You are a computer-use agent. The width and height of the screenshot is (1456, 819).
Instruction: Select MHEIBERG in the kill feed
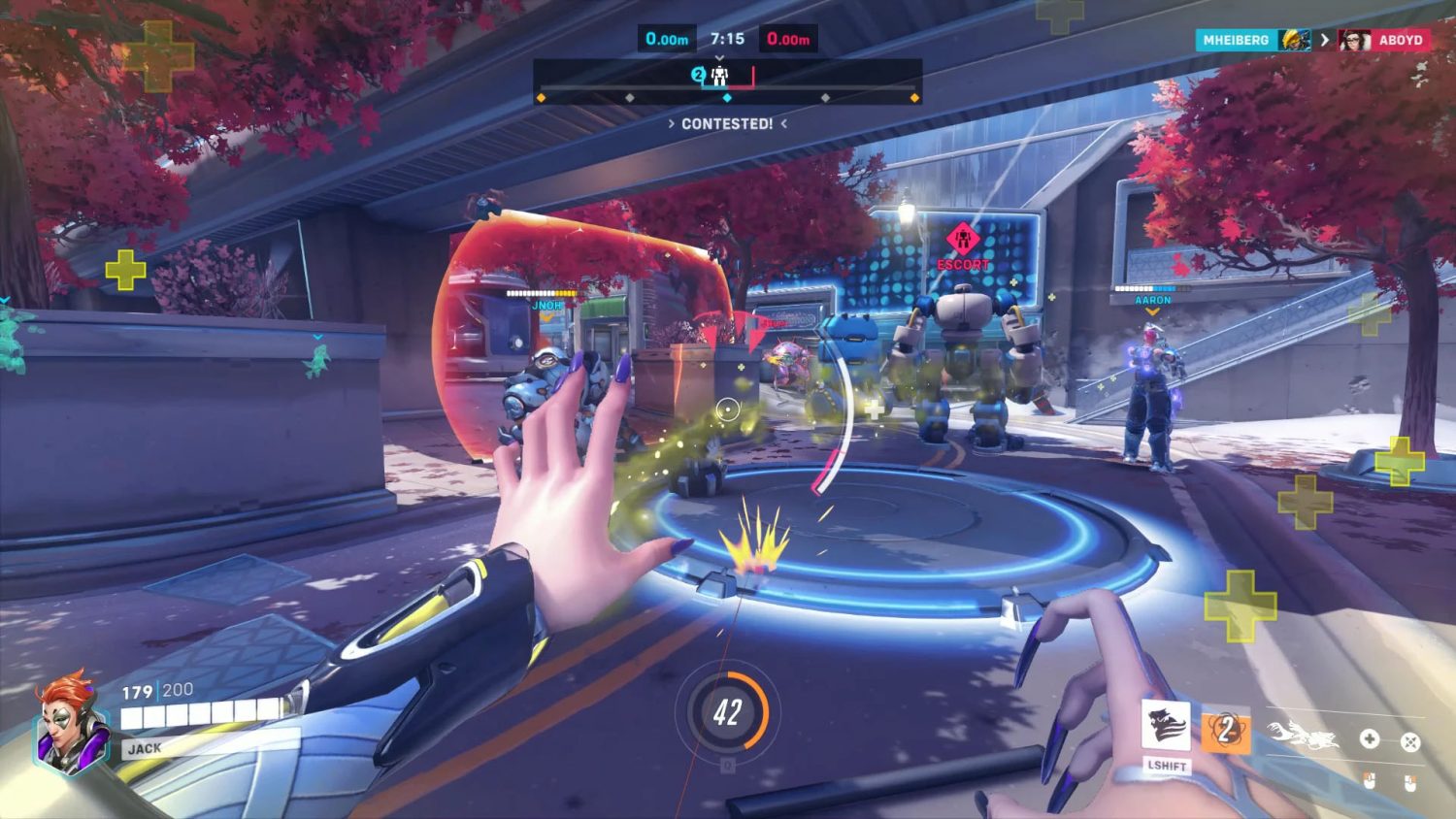pos(1236,40)
